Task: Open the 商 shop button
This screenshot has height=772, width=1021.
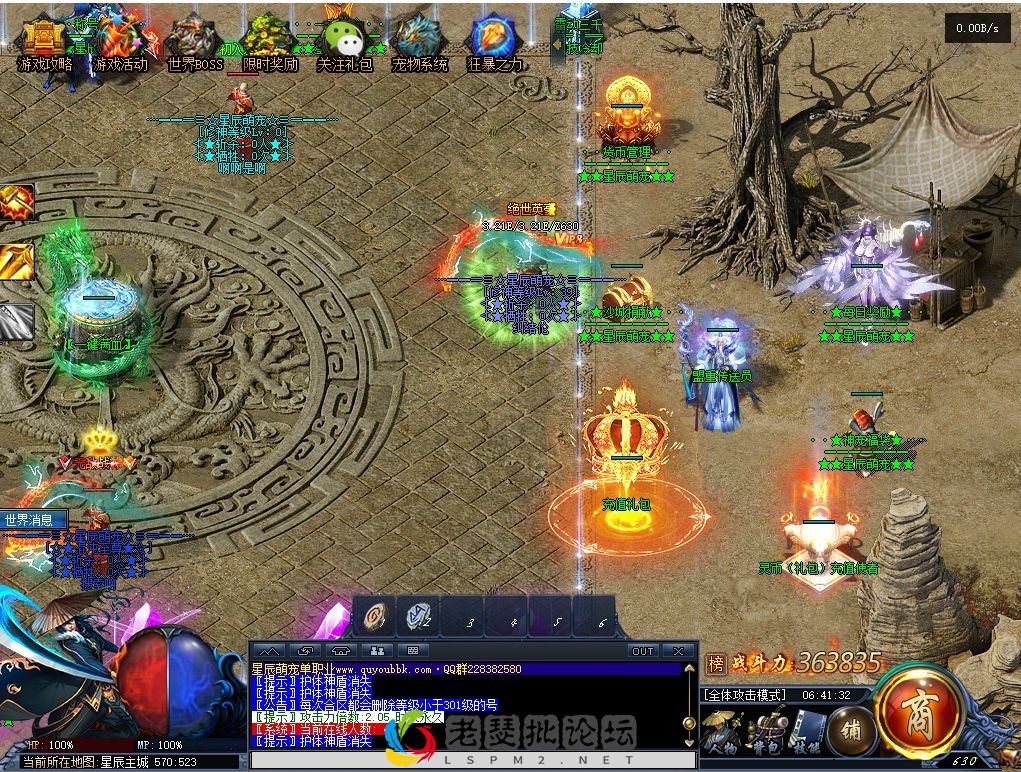Action: [x=918, y=711]
